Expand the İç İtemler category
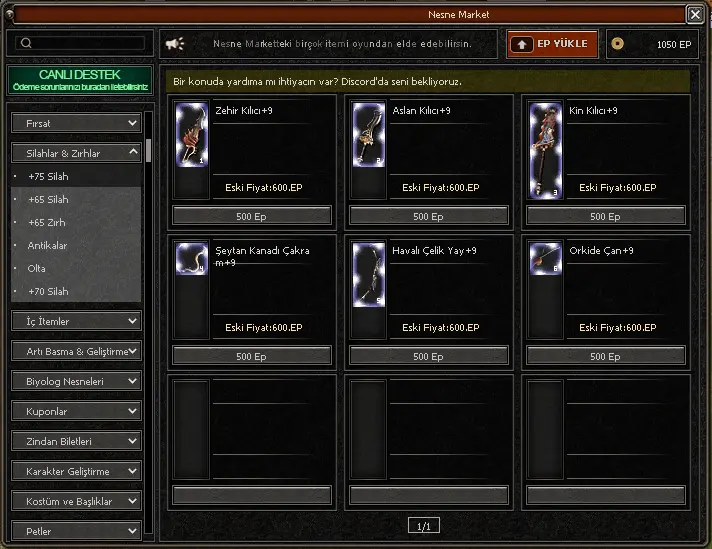Viewport: 712px width, 549px height. coord(76,321)
